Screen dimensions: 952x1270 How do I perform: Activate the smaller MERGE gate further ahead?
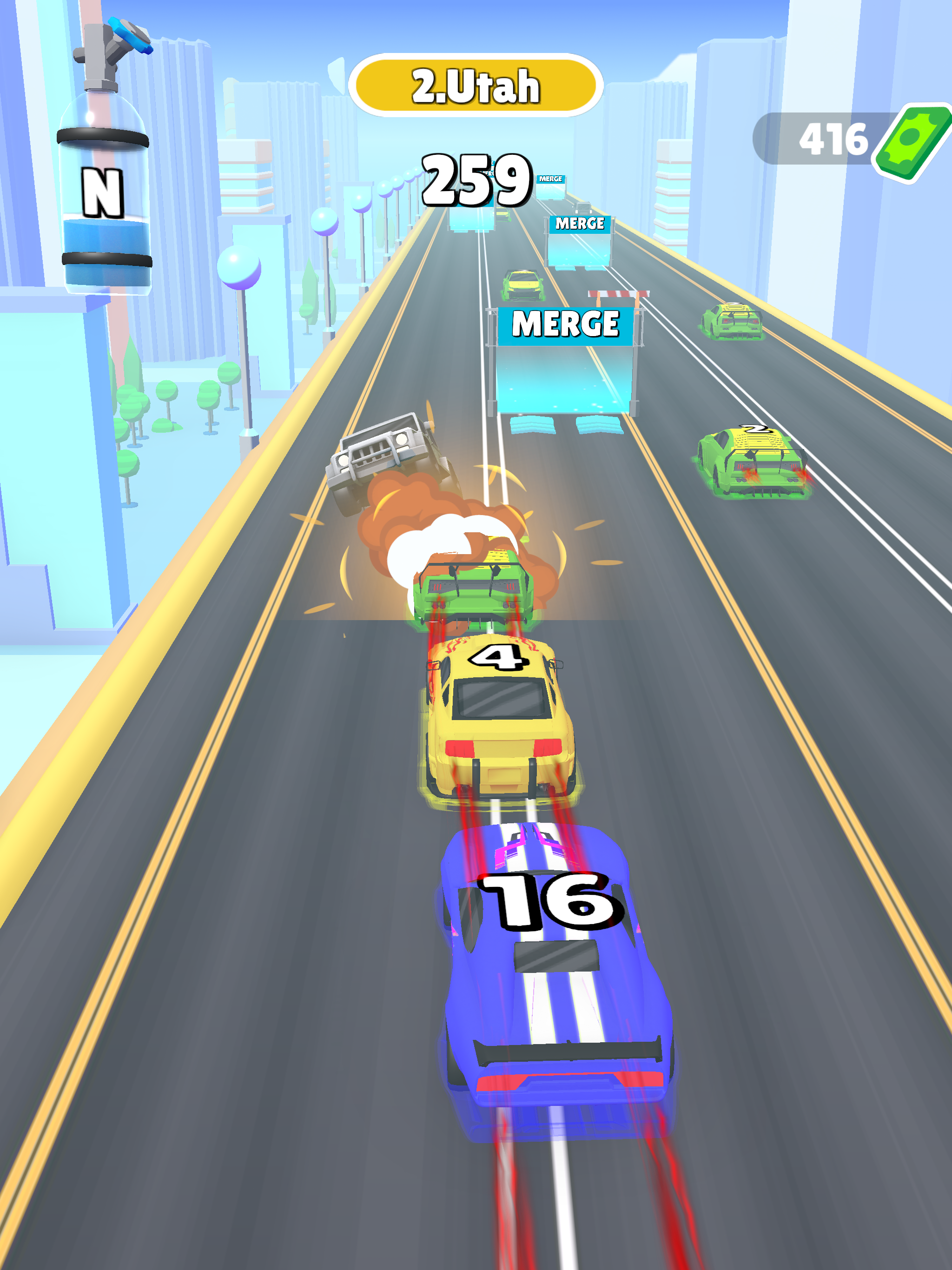[580, 230]
